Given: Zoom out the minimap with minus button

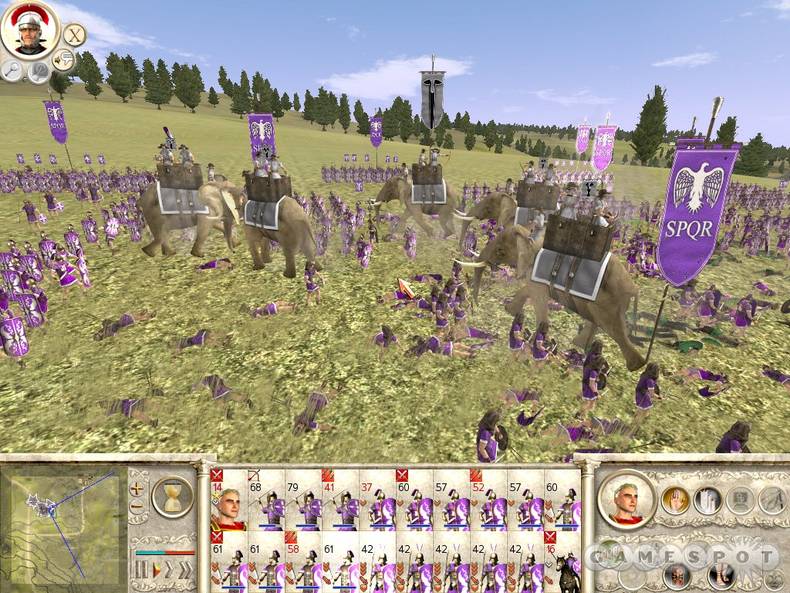Looking at the screenshot, I should coord(137,507).
